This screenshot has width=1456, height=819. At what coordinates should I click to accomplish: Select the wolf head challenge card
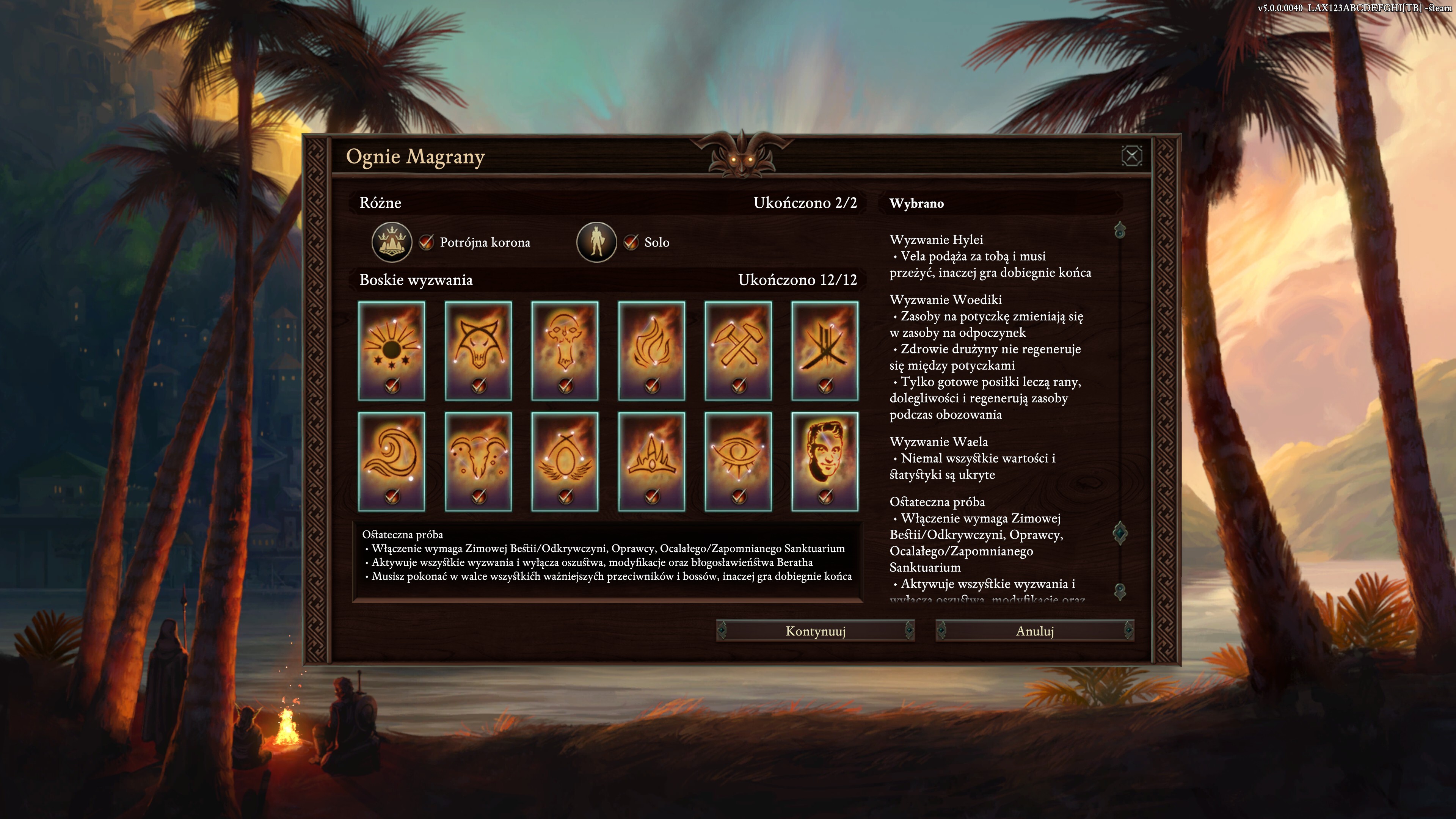click(478, 350)
